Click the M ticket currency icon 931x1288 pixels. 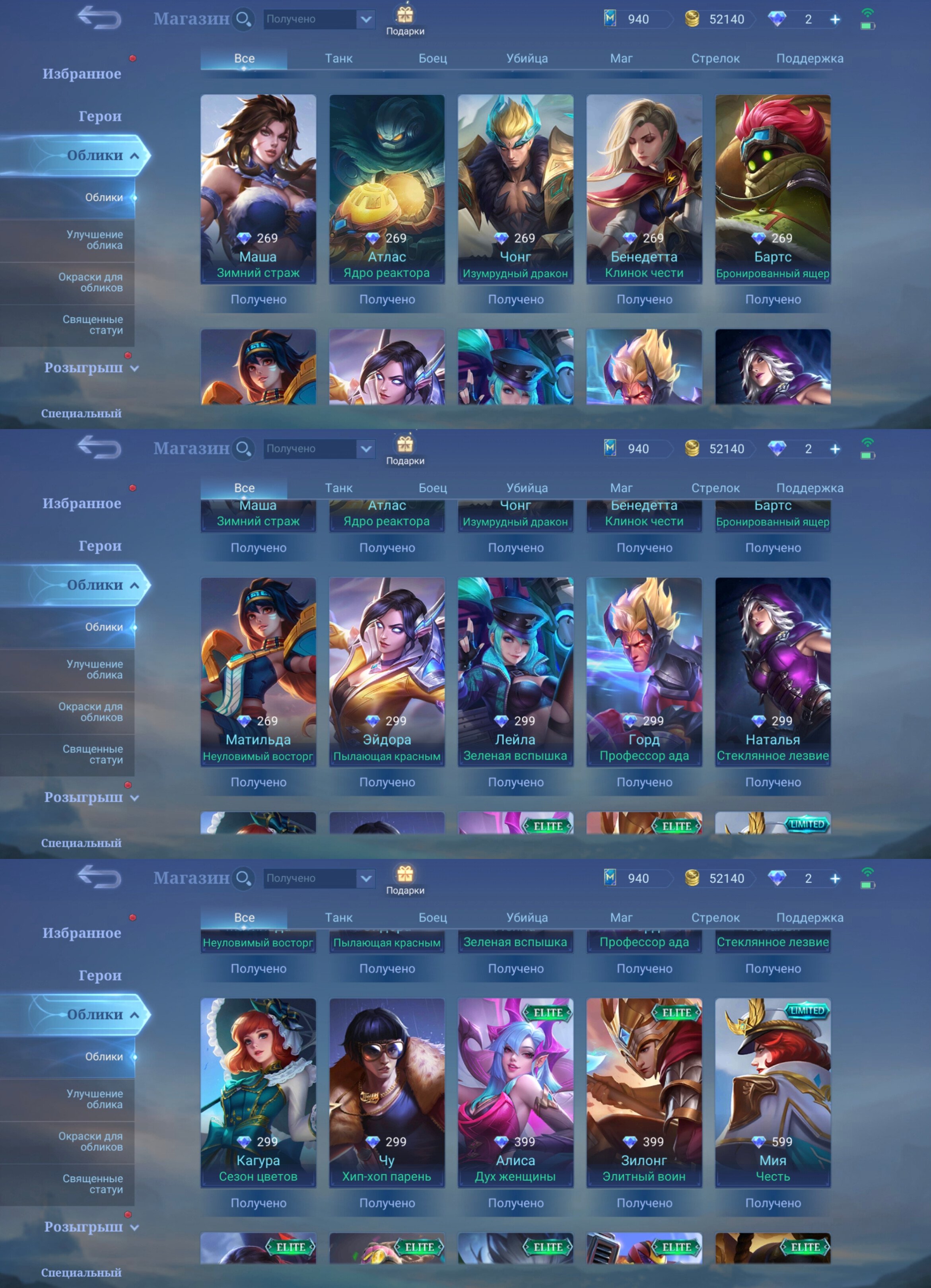pos(610,19)
